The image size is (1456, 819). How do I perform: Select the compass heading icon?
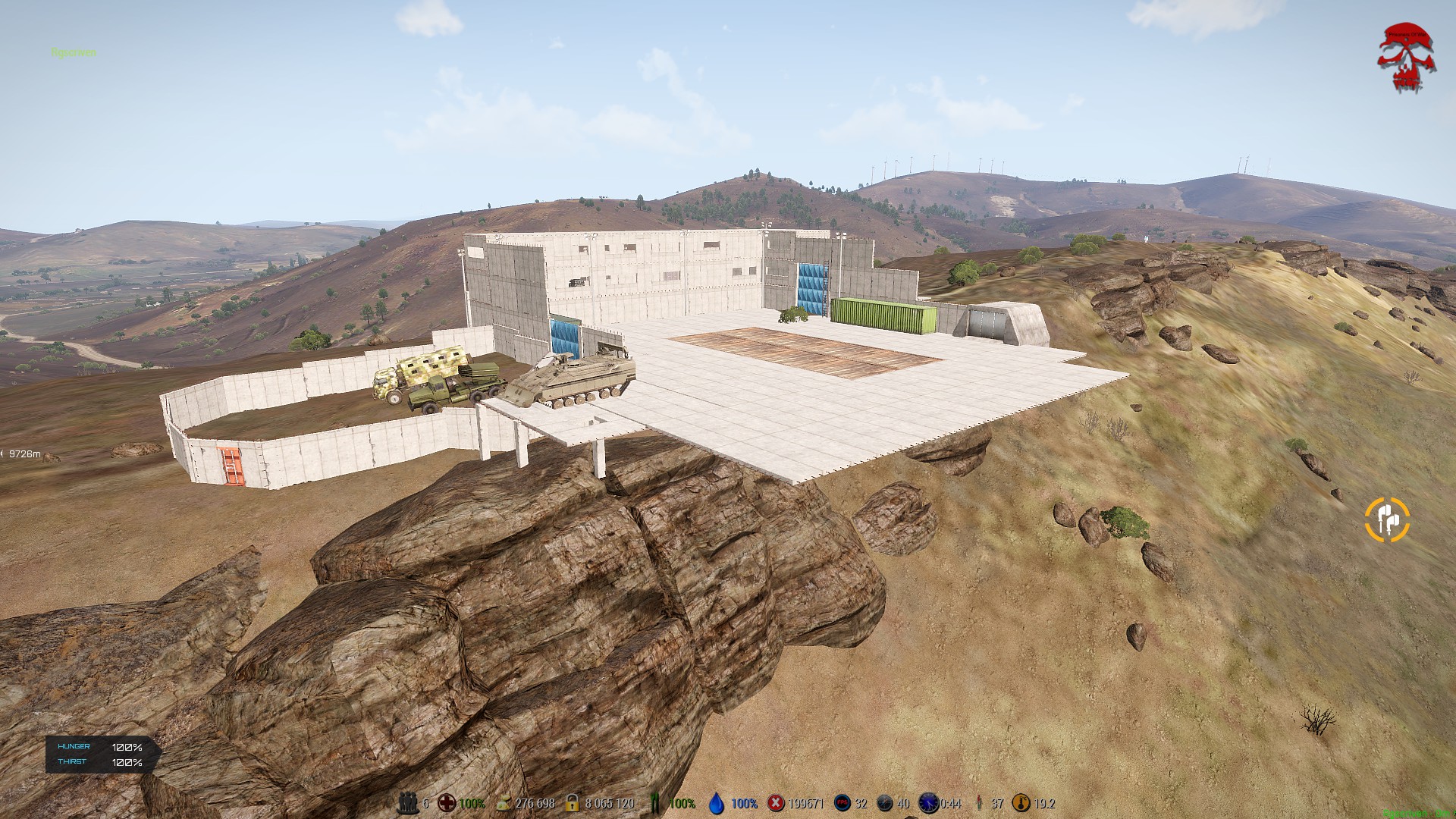(x=885, y=803)
